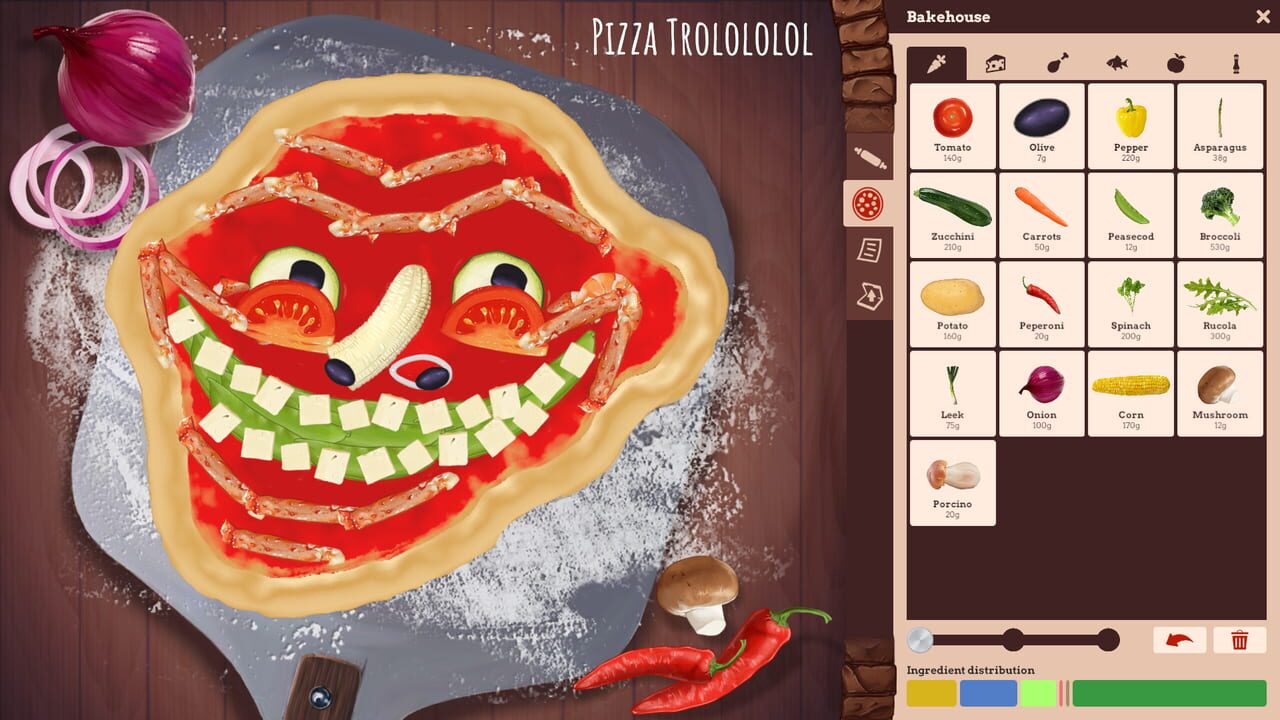Click the trash icon to clear pizza
The image size is (1280, 720).
pos(1241,640)
